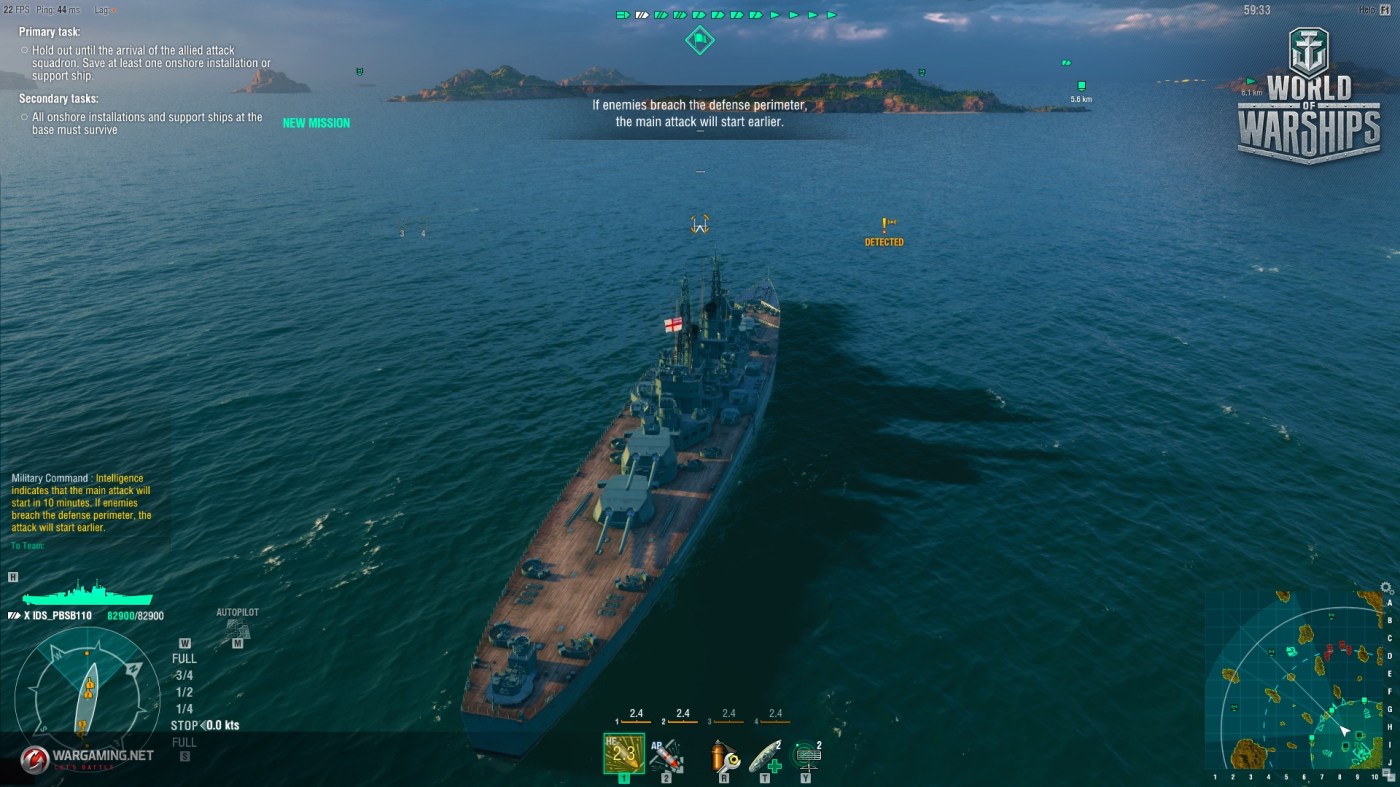Click the green ship silhouette status

click(87, 593)
